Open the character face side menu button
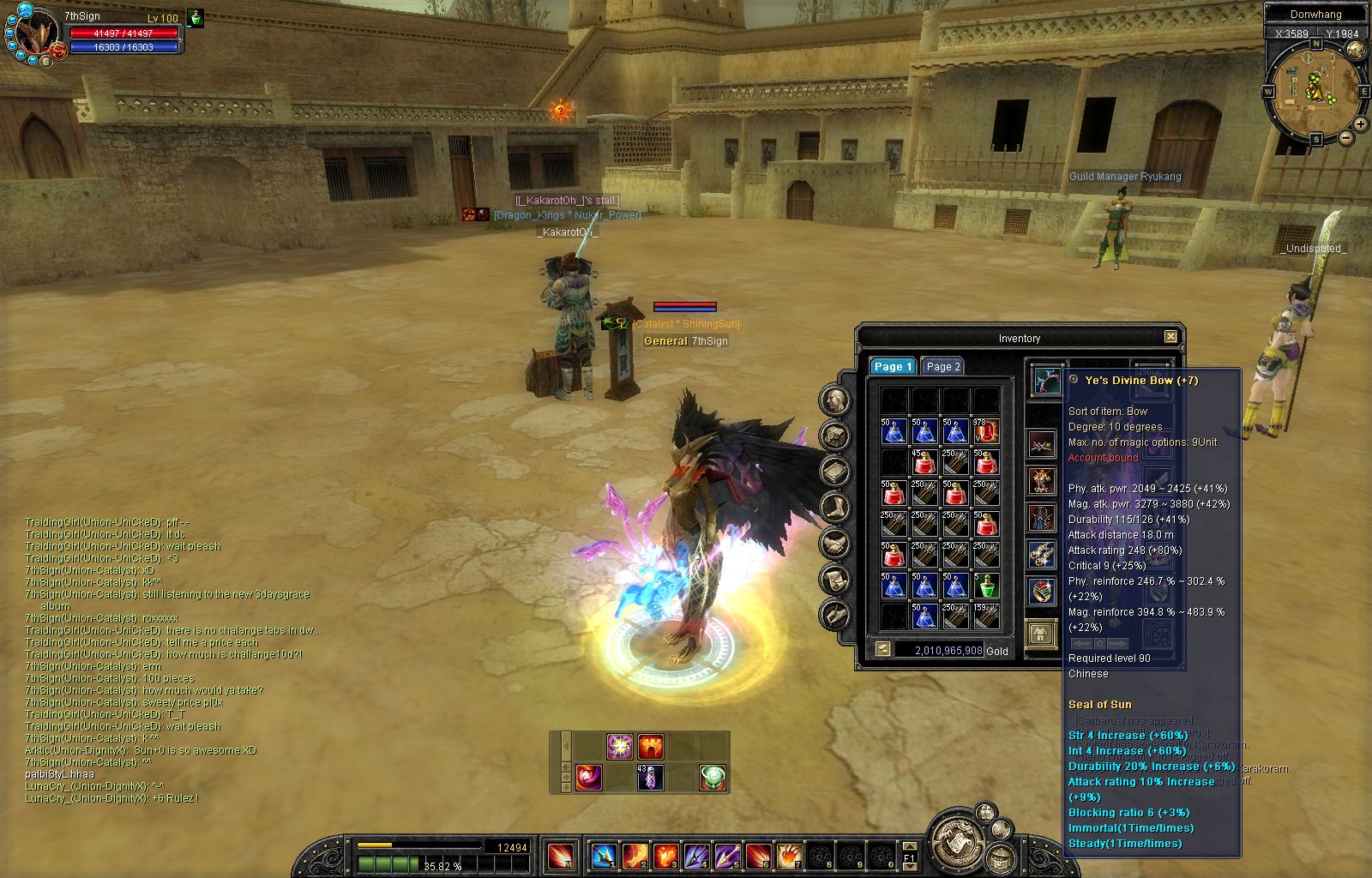Viewport: 1372px width, 878px height. pos(835,400)
